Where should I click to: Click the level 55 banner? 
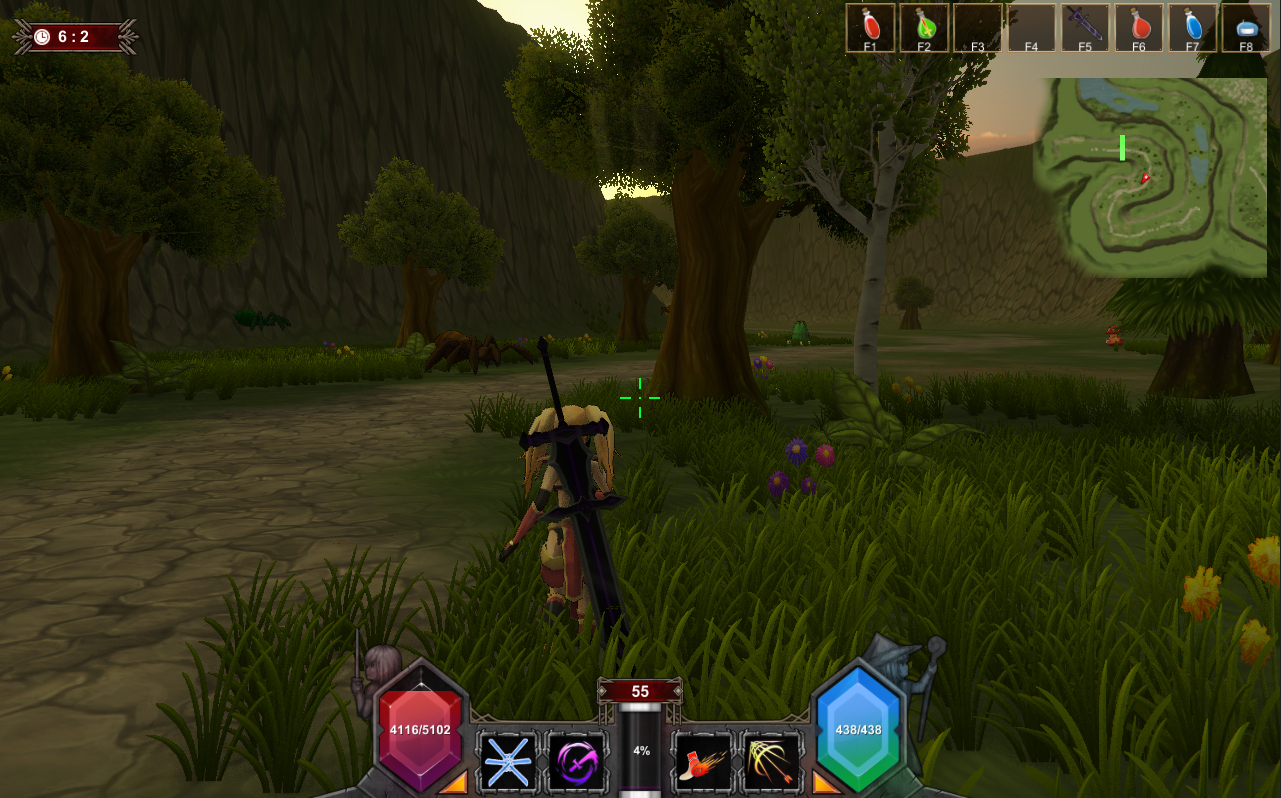[639, 690]
